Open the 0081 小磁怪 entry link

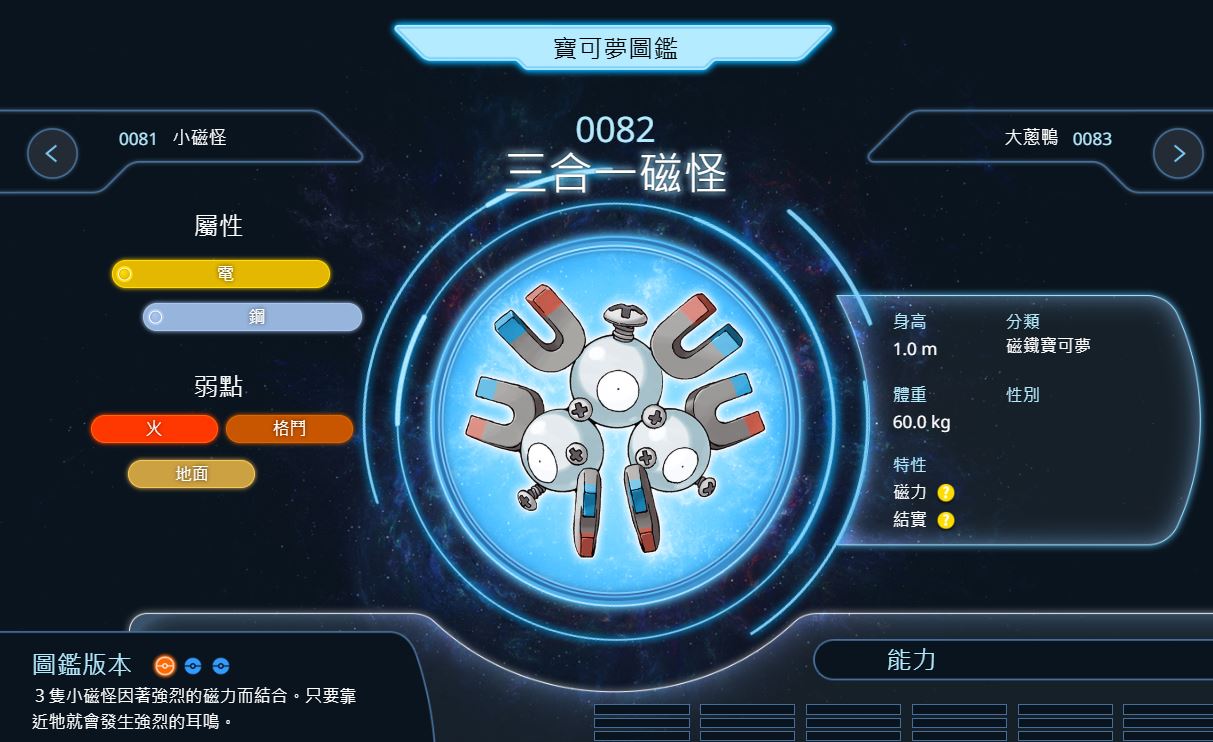click(173, 138)
